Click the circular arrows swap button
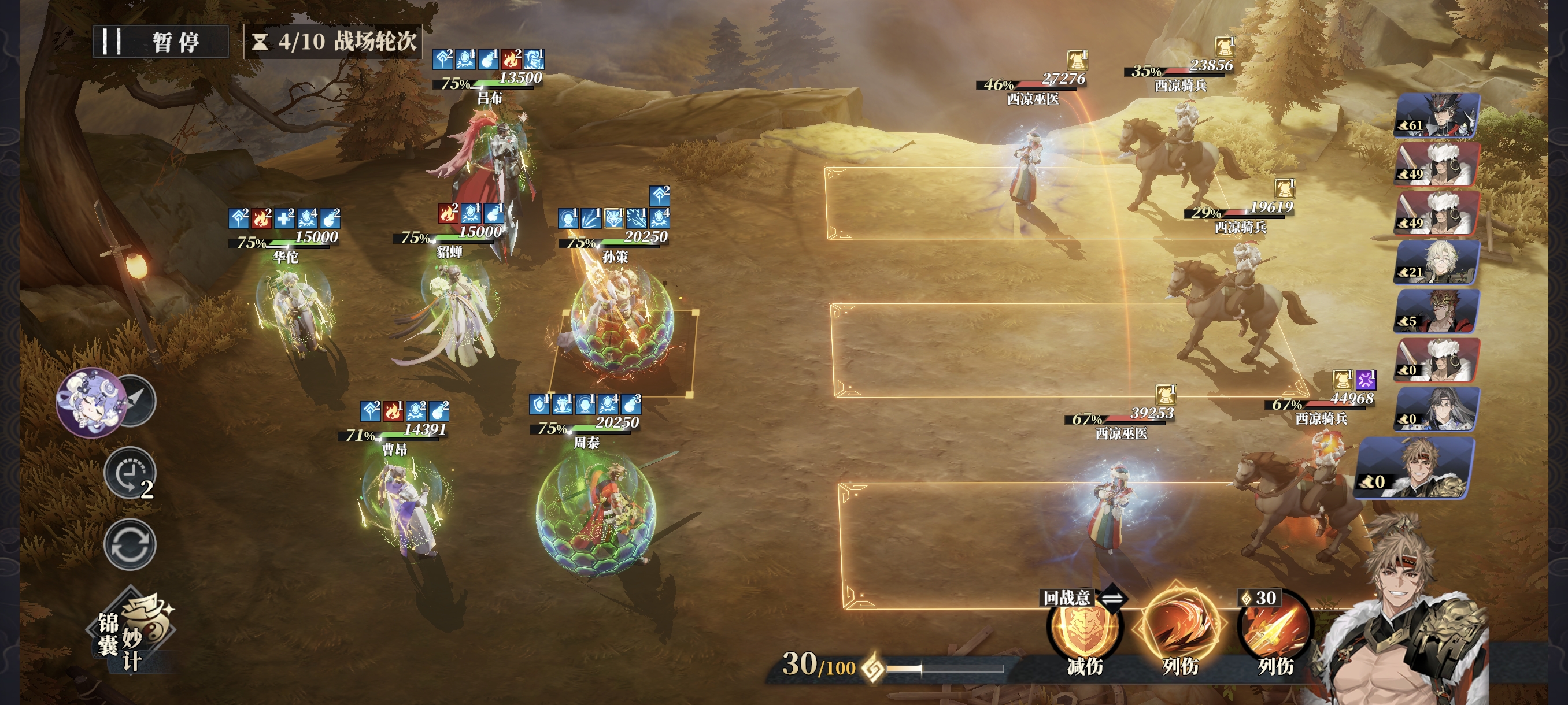The height and width of the screenshot is (705, 1568). pos(130,544)
